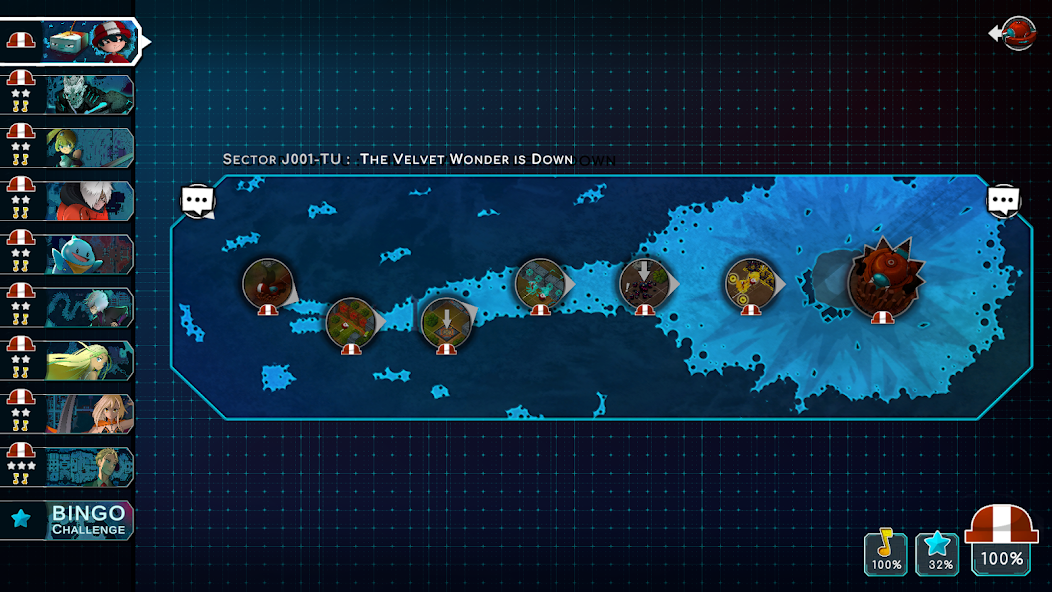Select the long blonde hair character sector
This screenshot has width=1052, height=592.
pyautogui.click(x=88, y=360)
